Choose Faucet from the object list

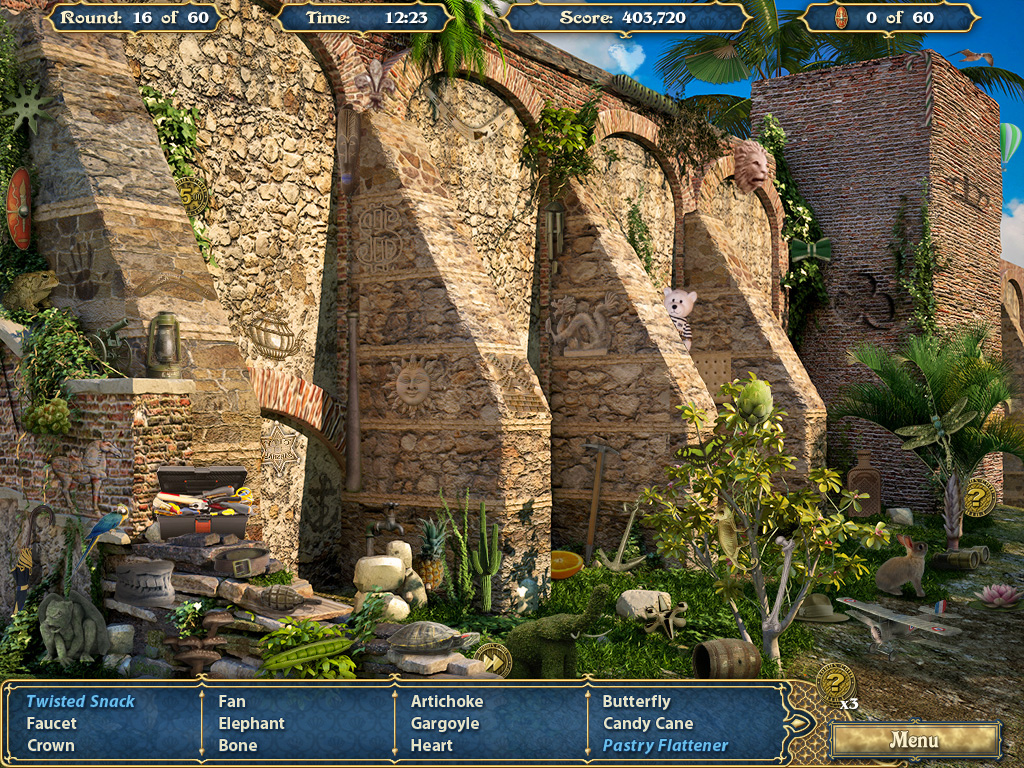[x=51, y=723]
